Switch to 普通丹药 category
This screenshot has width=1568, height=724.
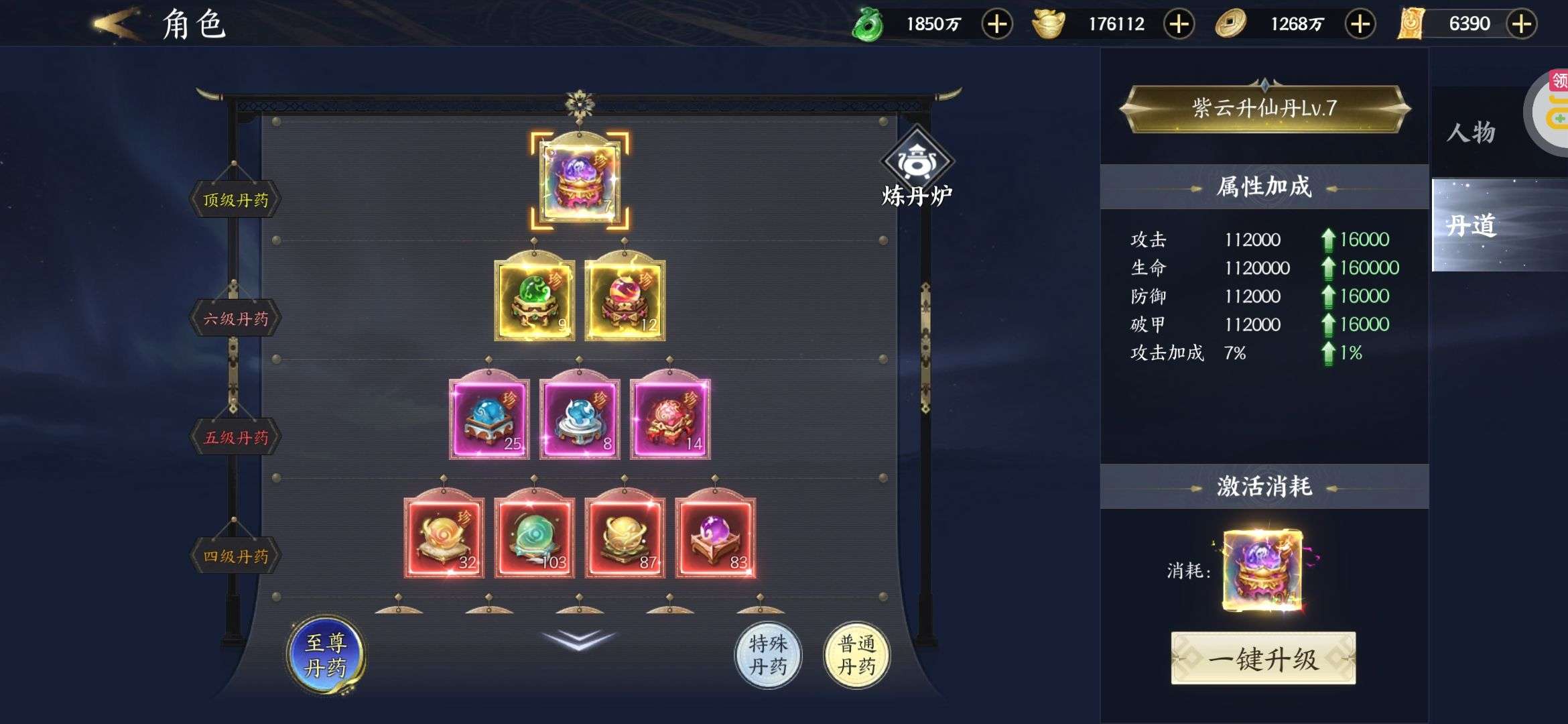[856, 654]
